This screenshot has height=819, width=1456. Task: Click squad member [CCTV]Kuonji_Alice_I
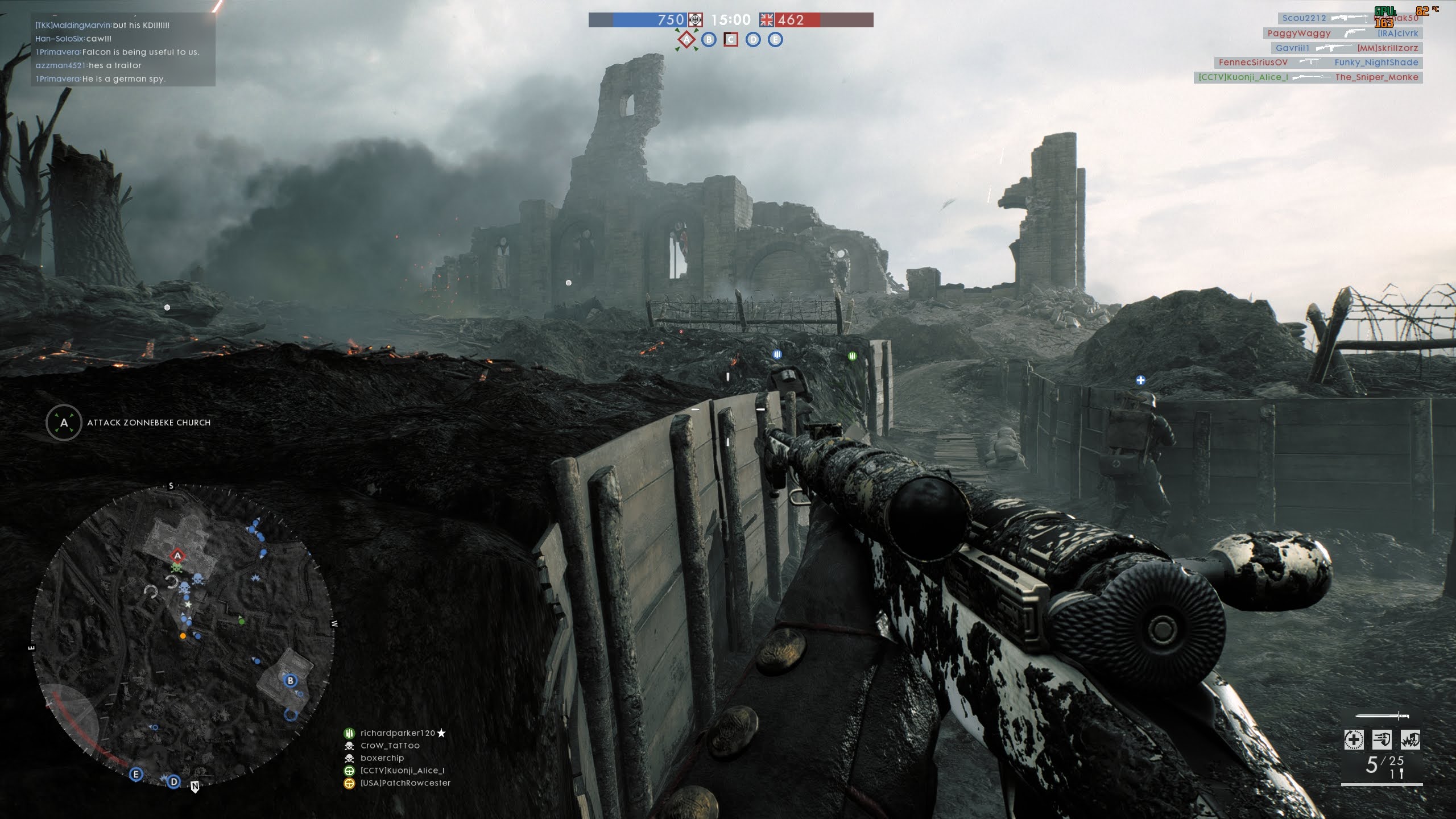coord(402,771)
